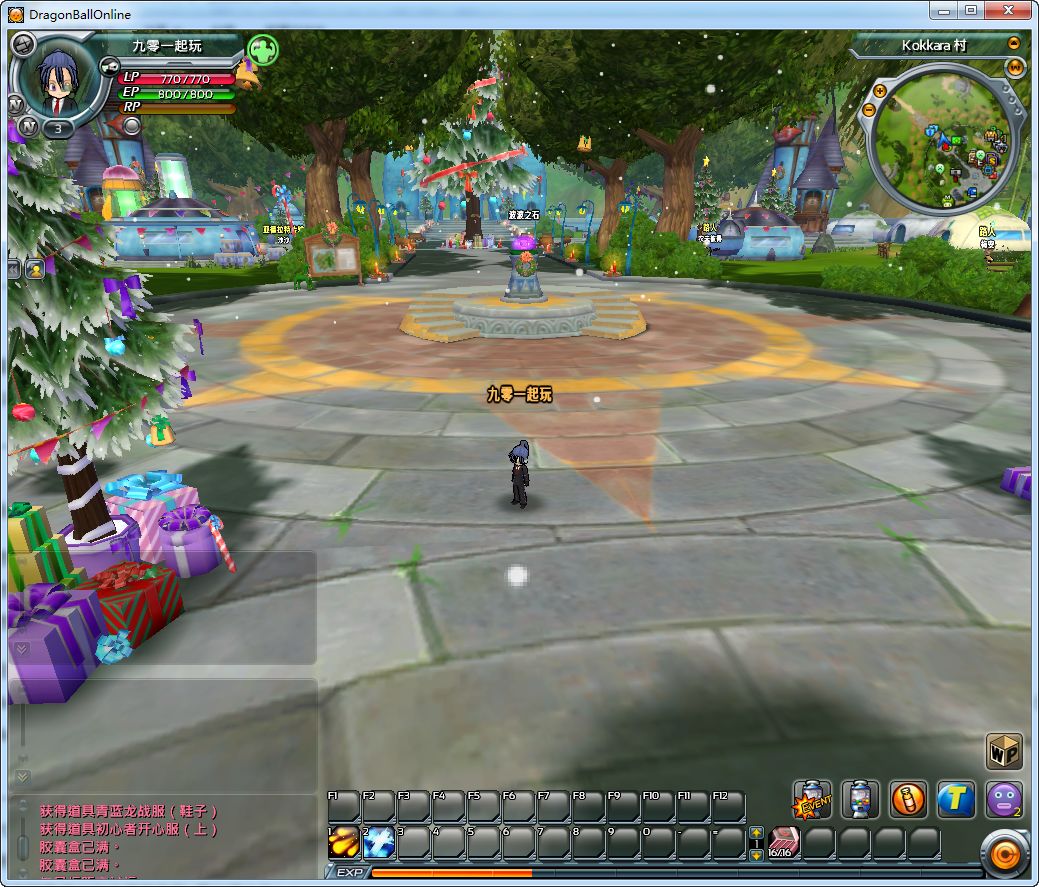1039x887 pixels.
Task: Open the WP box icon
Action: tap(1004, 751)
